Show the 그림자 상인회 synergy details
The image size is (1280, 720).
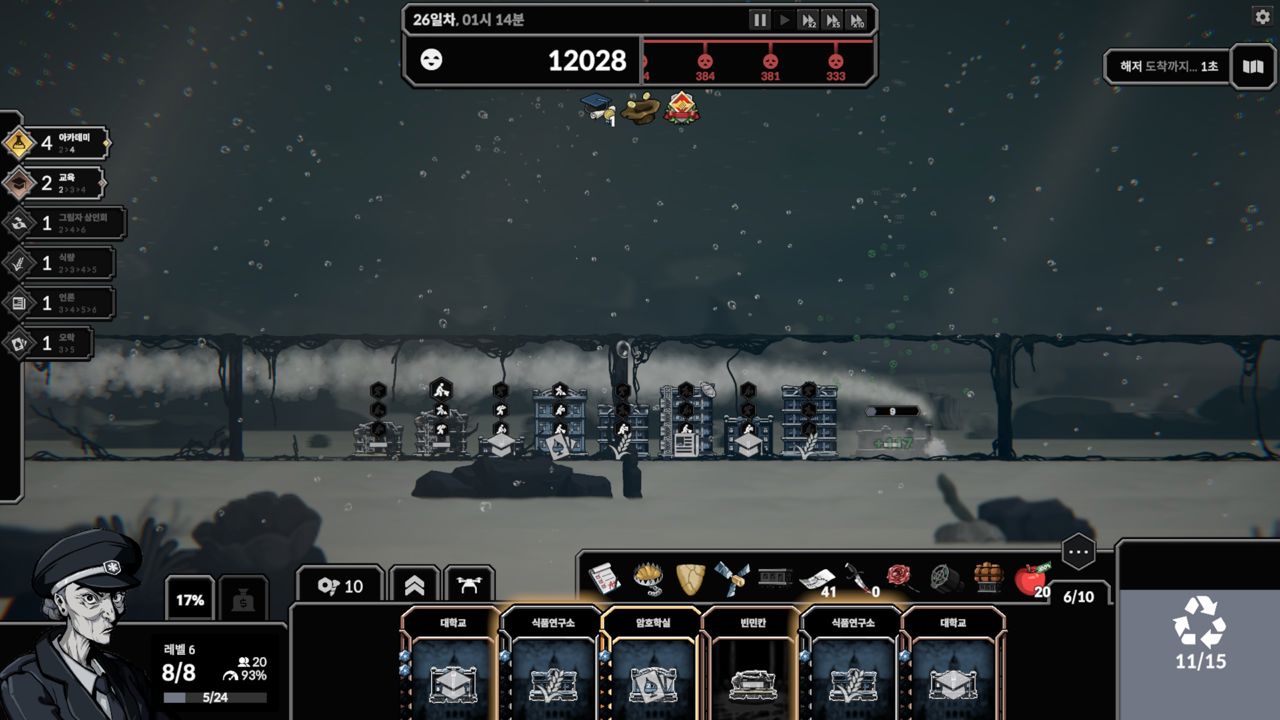tap(63, 223)
